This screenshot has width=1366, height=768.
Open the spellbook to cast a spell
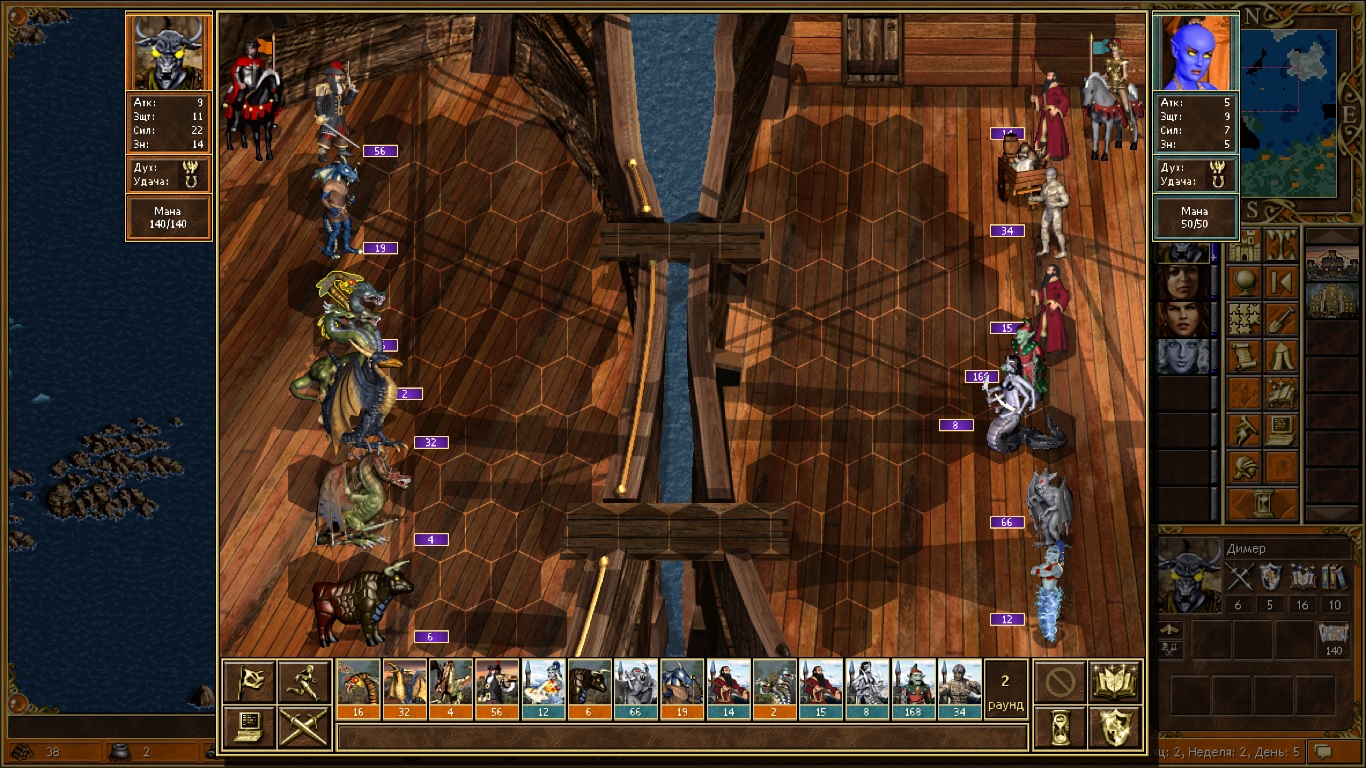1115,682
